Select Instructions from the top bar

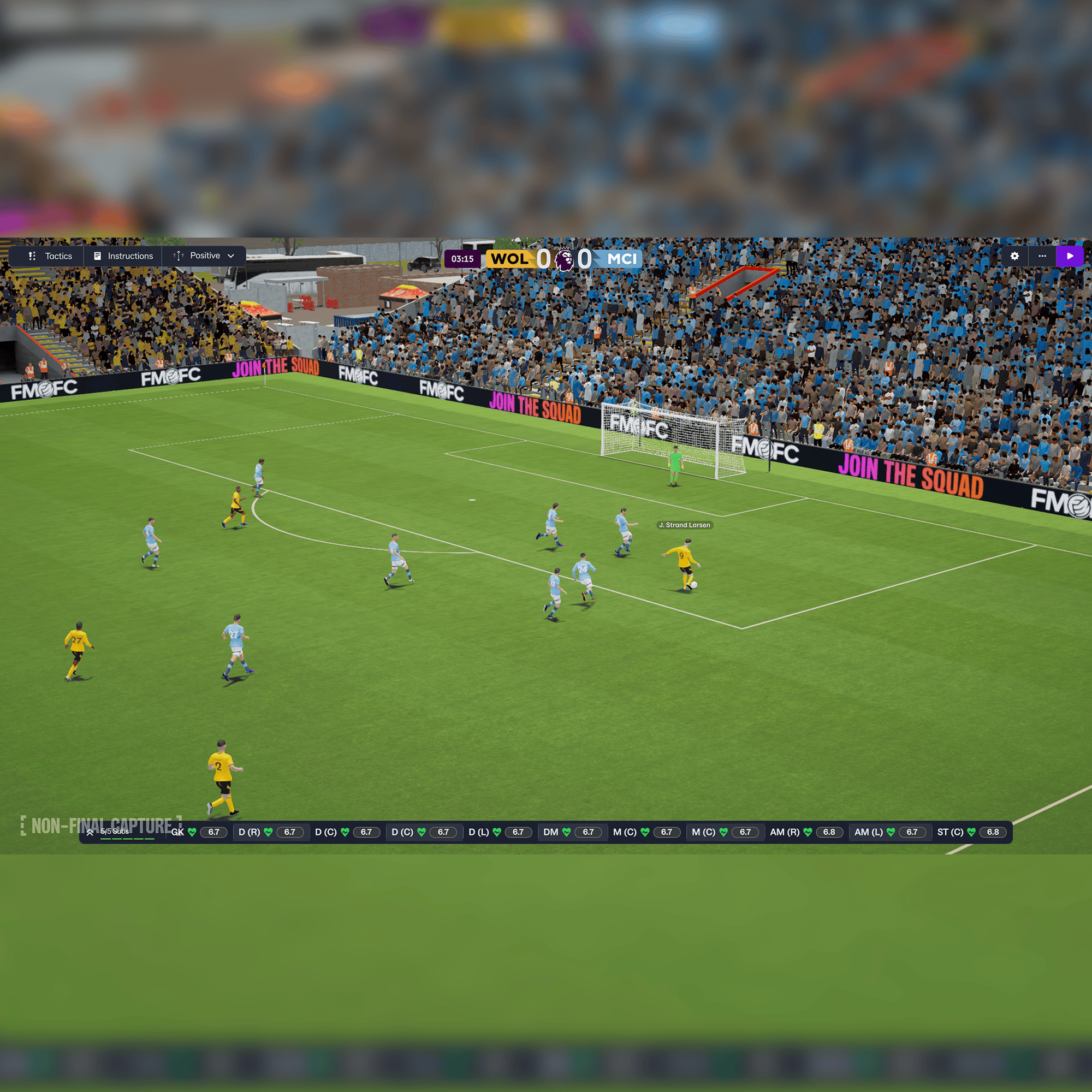[129, 256]
